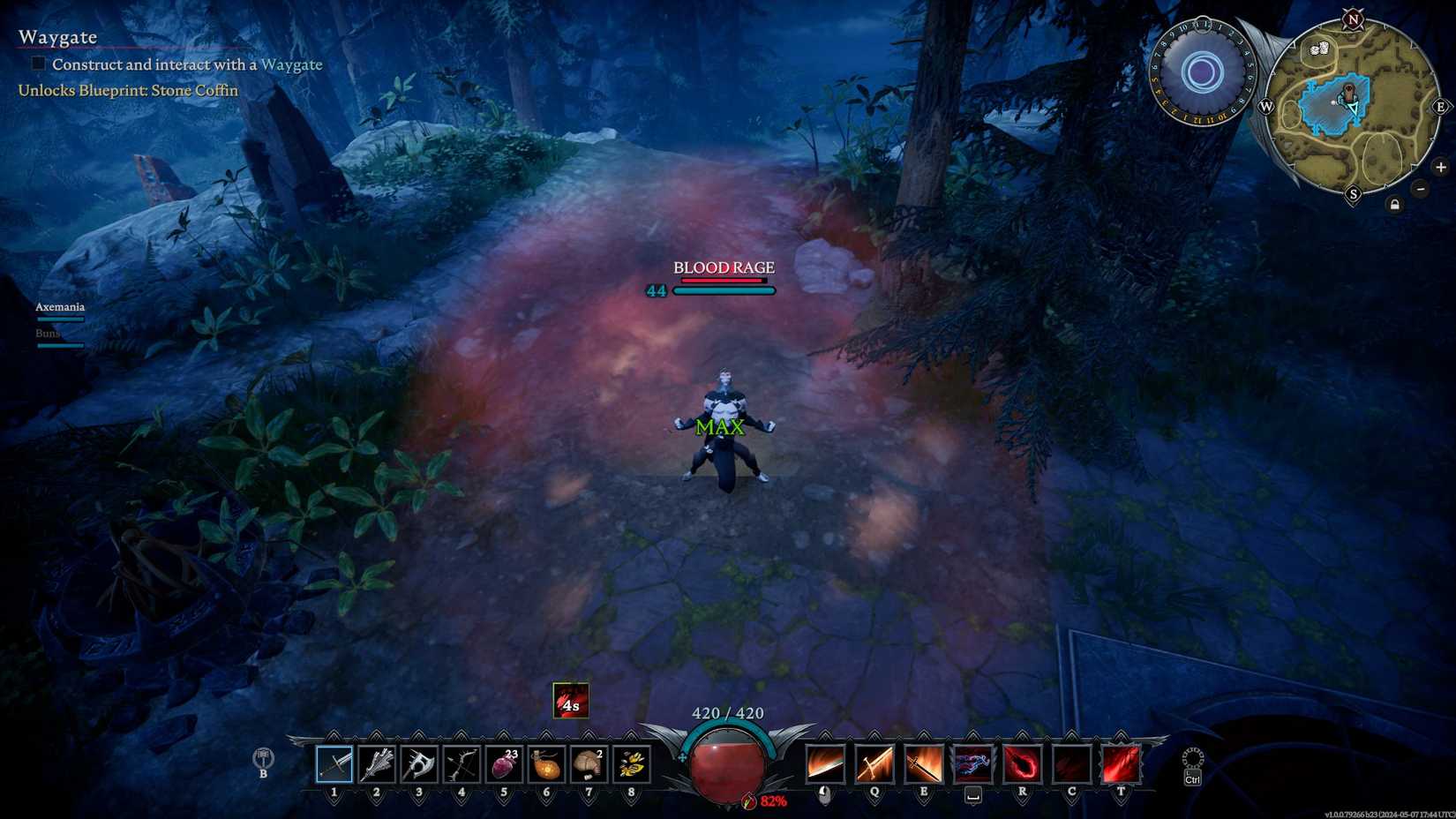Screen dimensions: 1456x819
Task: Select the bow in hotbar slot 4
Action: (460, 763)
